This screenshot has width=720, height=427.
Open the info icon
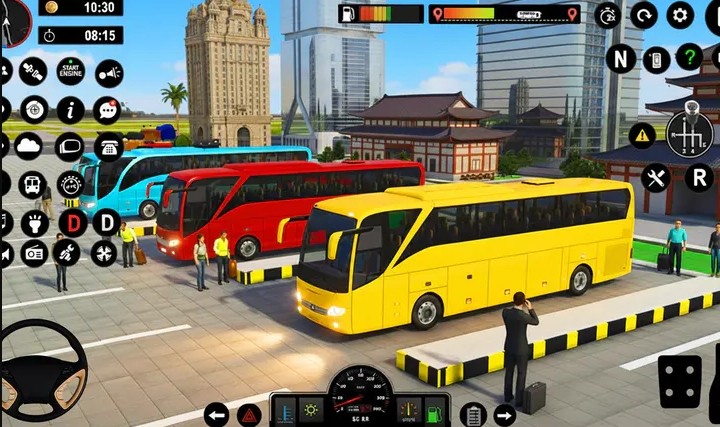(70, 110)
